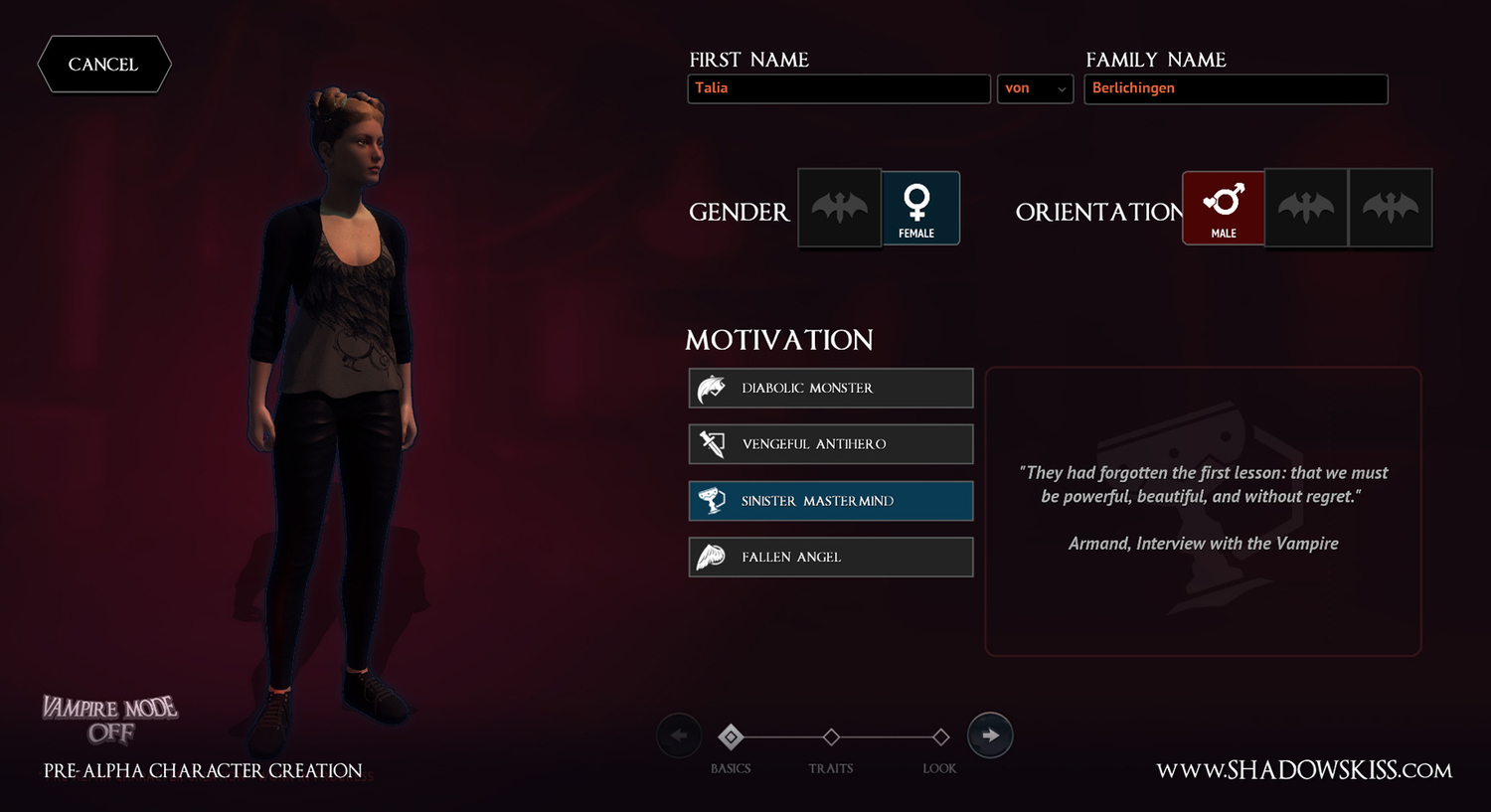The height and width of the screenshot is (812, 1491).
Task: Select Sinister Mastermind motivation
Action: (x=830, y=501)
